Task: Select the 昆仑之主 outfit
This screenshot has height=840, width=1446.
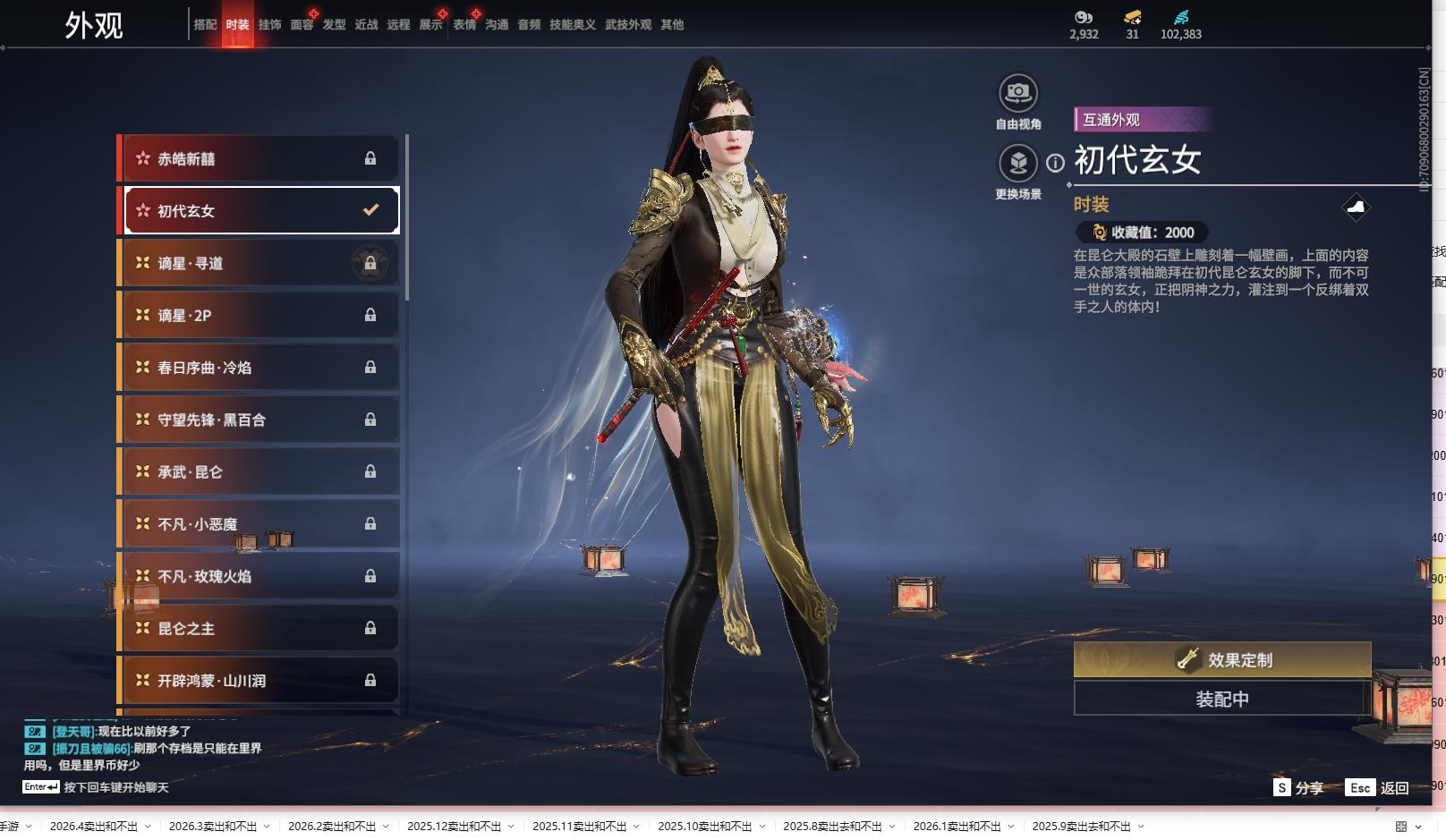Action: (x=259, y=629)
